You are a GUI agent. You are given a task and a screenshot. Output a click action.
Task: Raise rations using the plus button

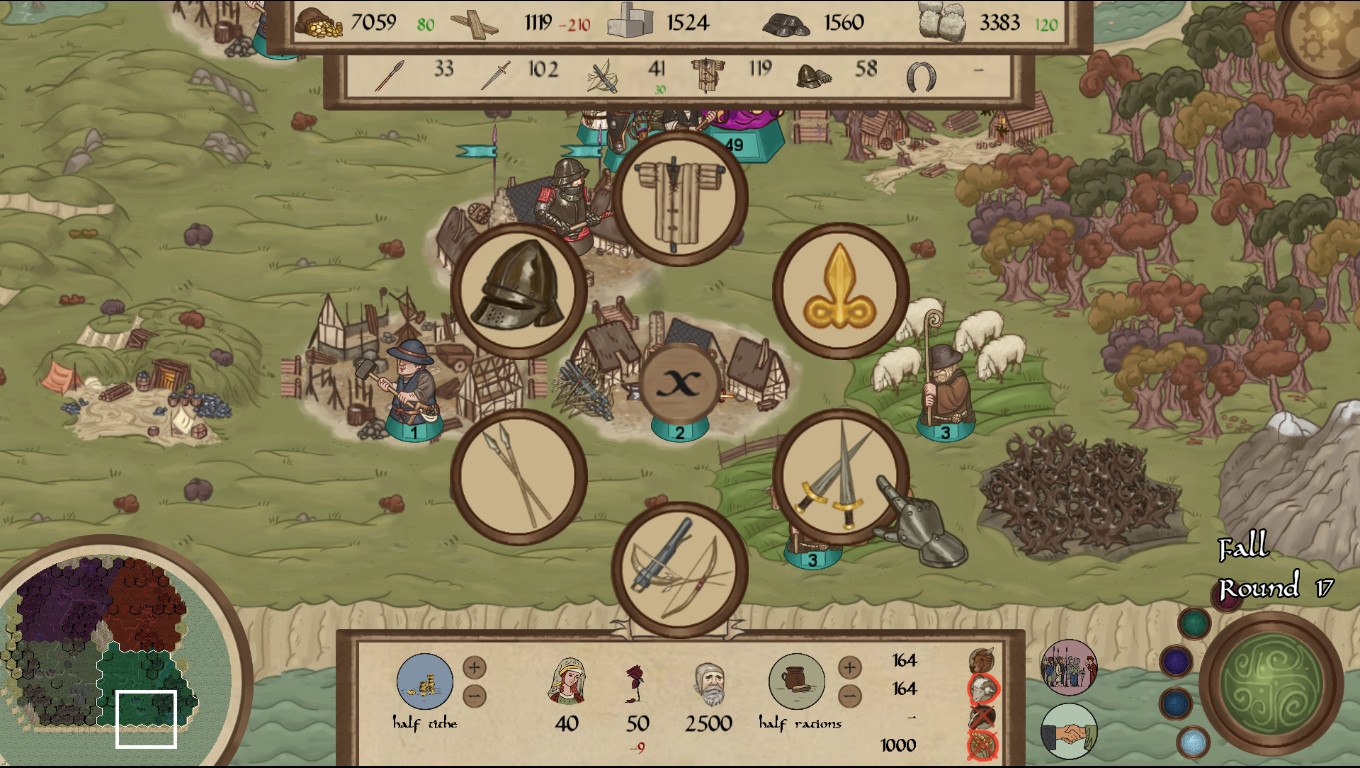click(x=850, y=668)
